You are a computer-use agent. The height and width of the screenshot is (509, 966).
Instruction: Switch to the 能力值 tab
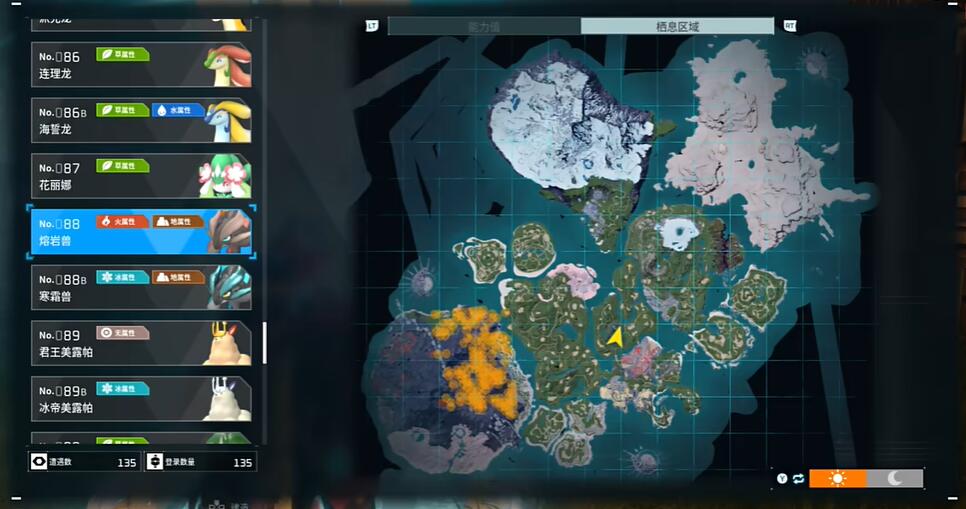click(x=484, y=26)
